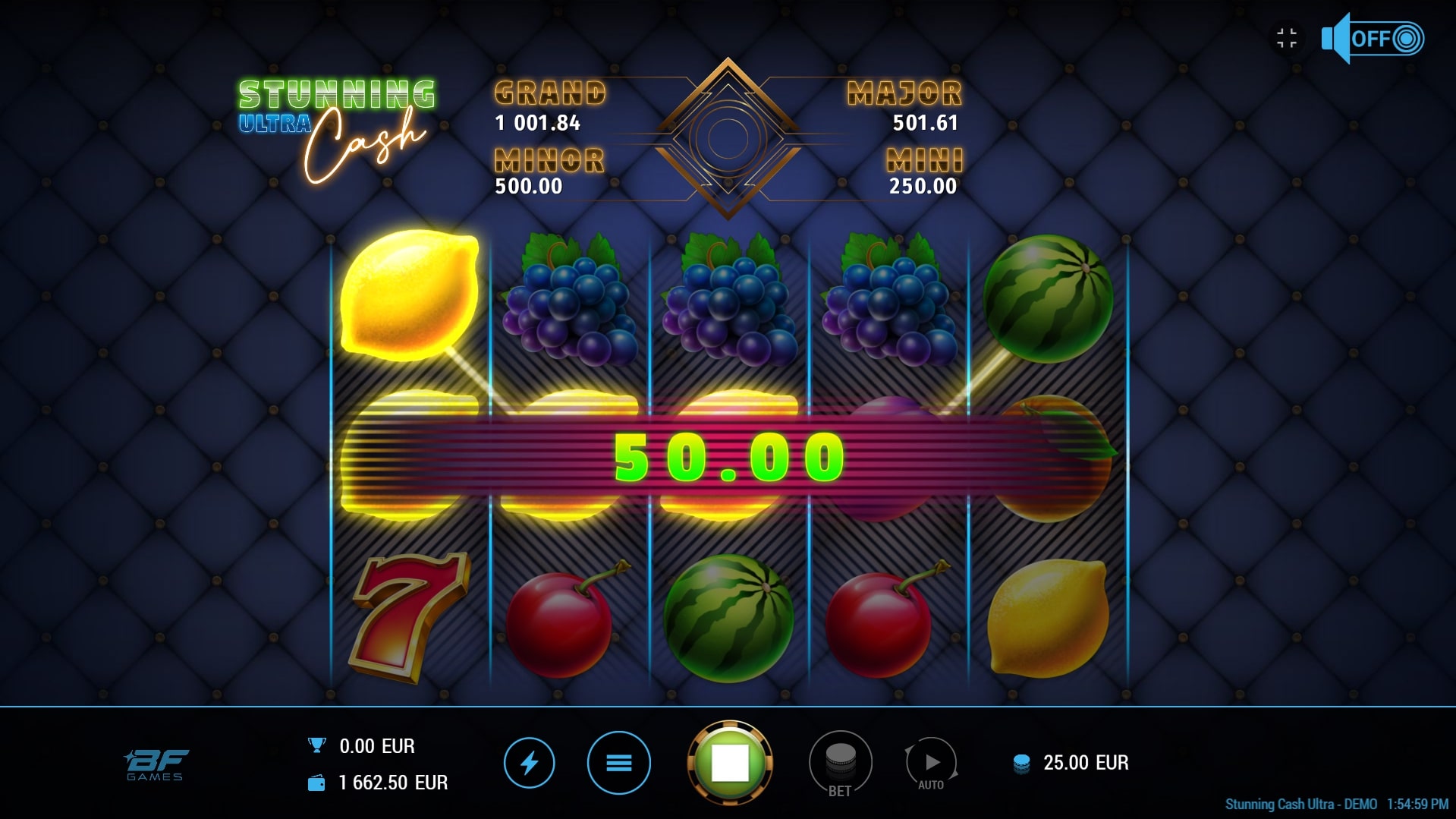Open the hamburger menu

618,762
